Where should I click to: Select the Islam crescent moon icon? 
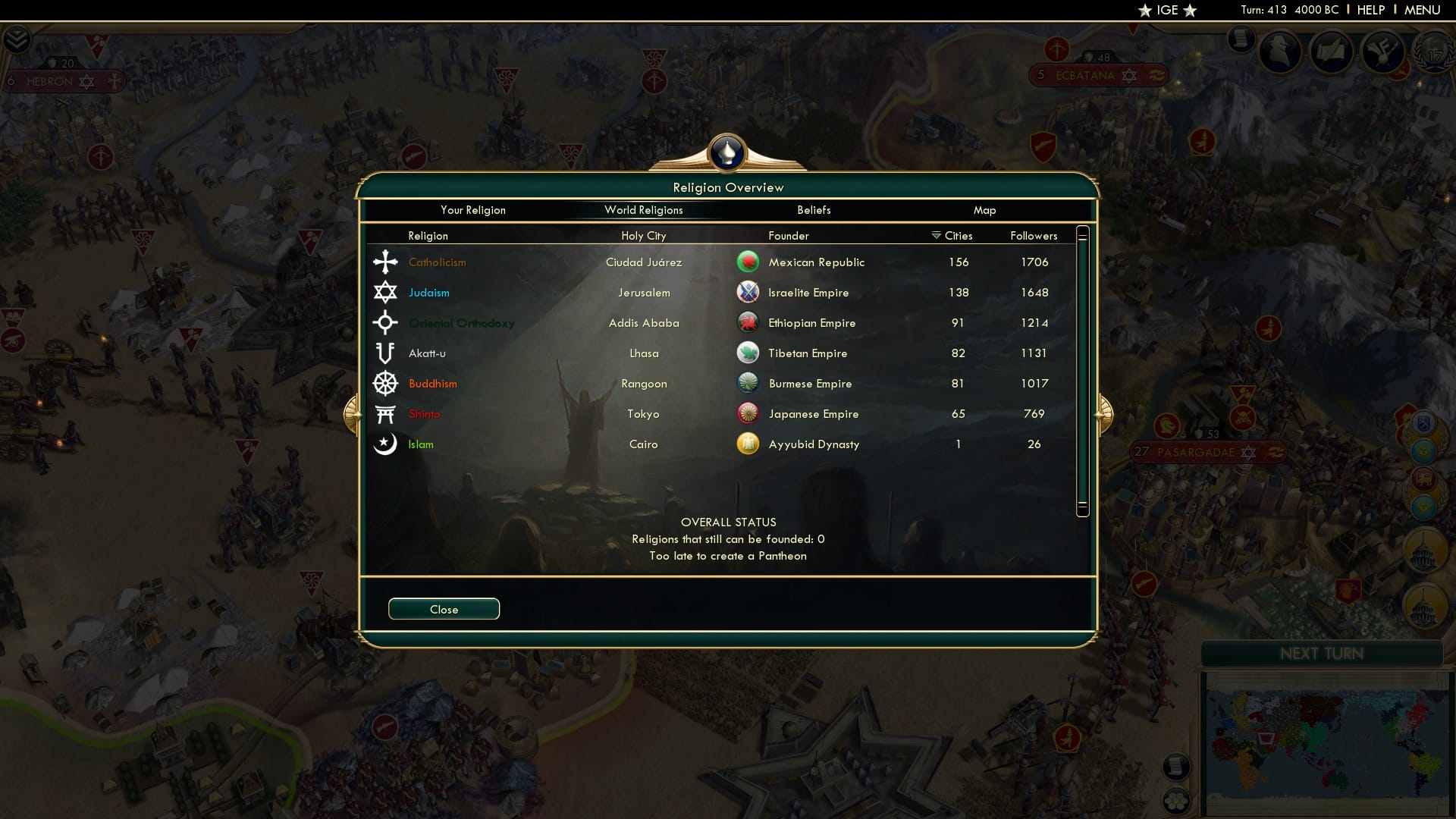385,444
